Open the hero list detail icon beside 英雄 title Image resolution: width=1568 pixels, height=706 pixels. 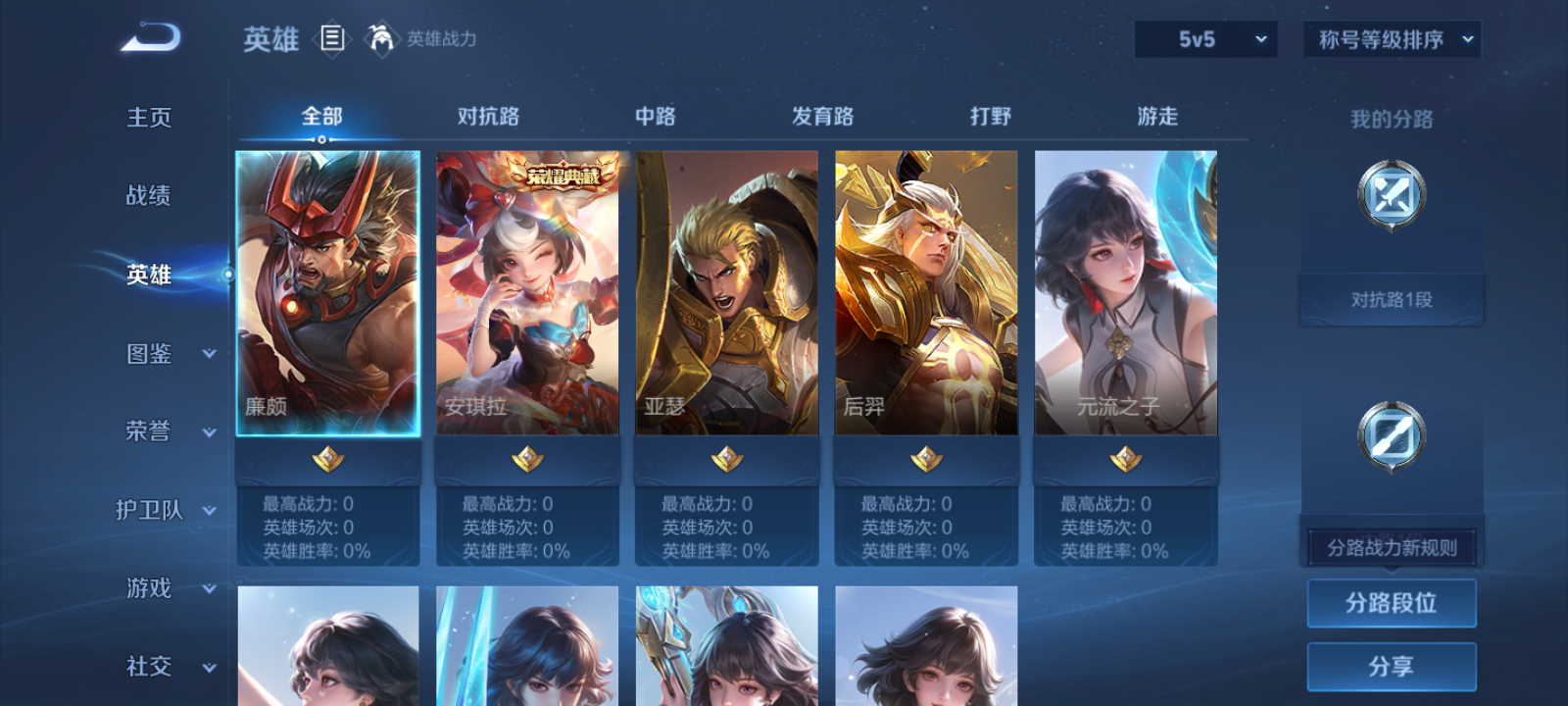tap(333, 39)
